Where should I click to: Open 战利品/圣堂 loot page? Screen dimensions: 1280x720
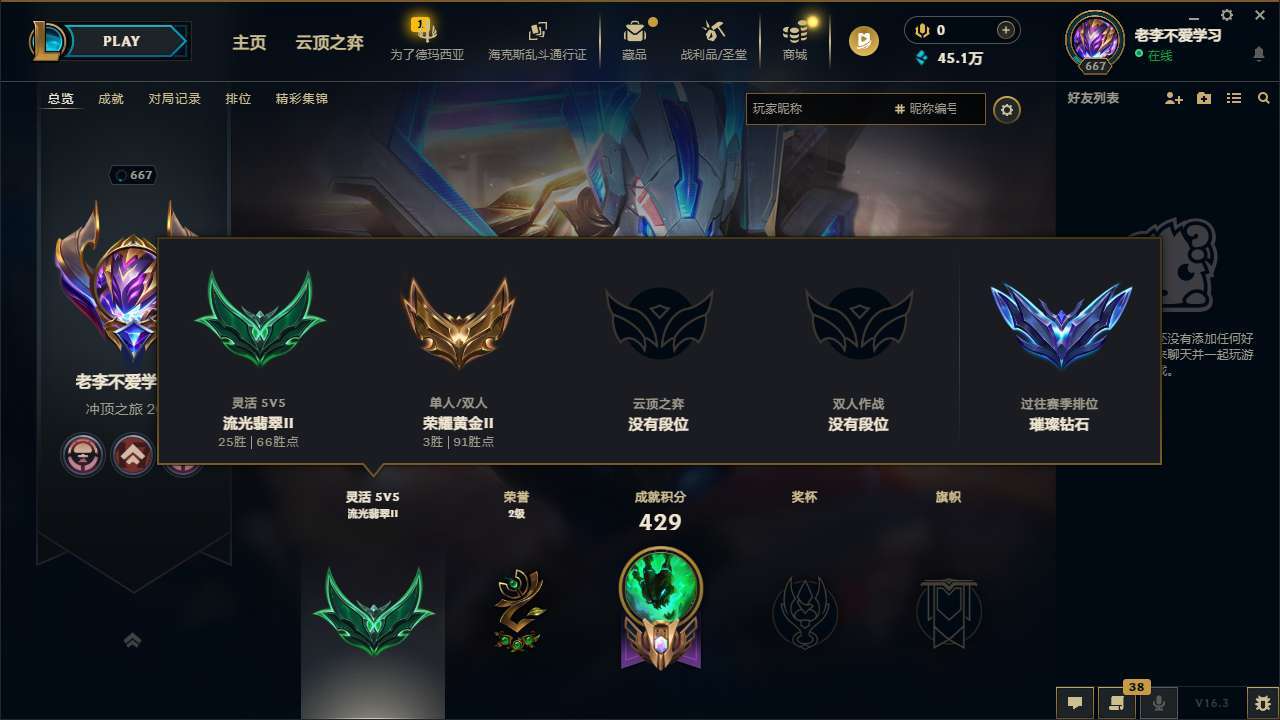click(x=713, y=40)
